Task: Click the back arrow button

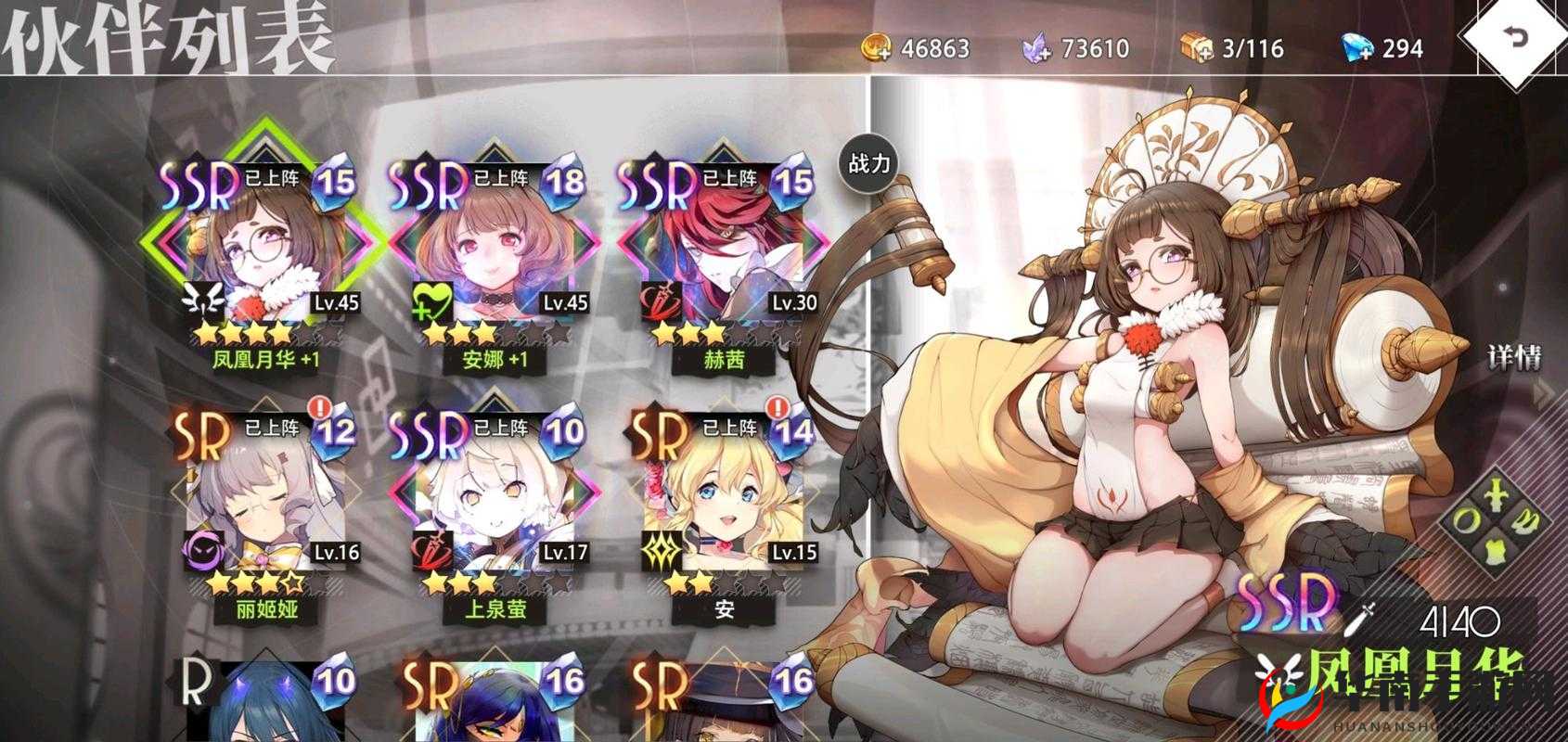Action: pos(1514,39)
